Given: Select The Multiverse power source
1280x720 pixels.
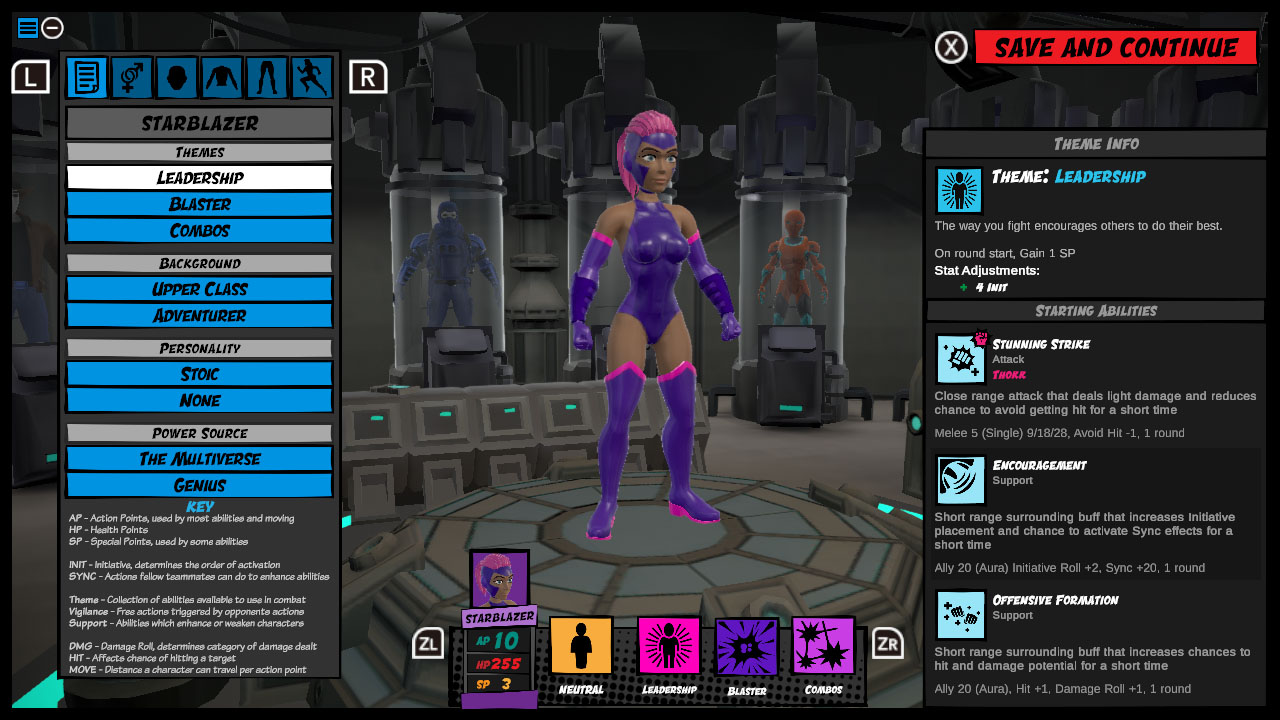Looking at the screenshot, I should pos(198,460).
